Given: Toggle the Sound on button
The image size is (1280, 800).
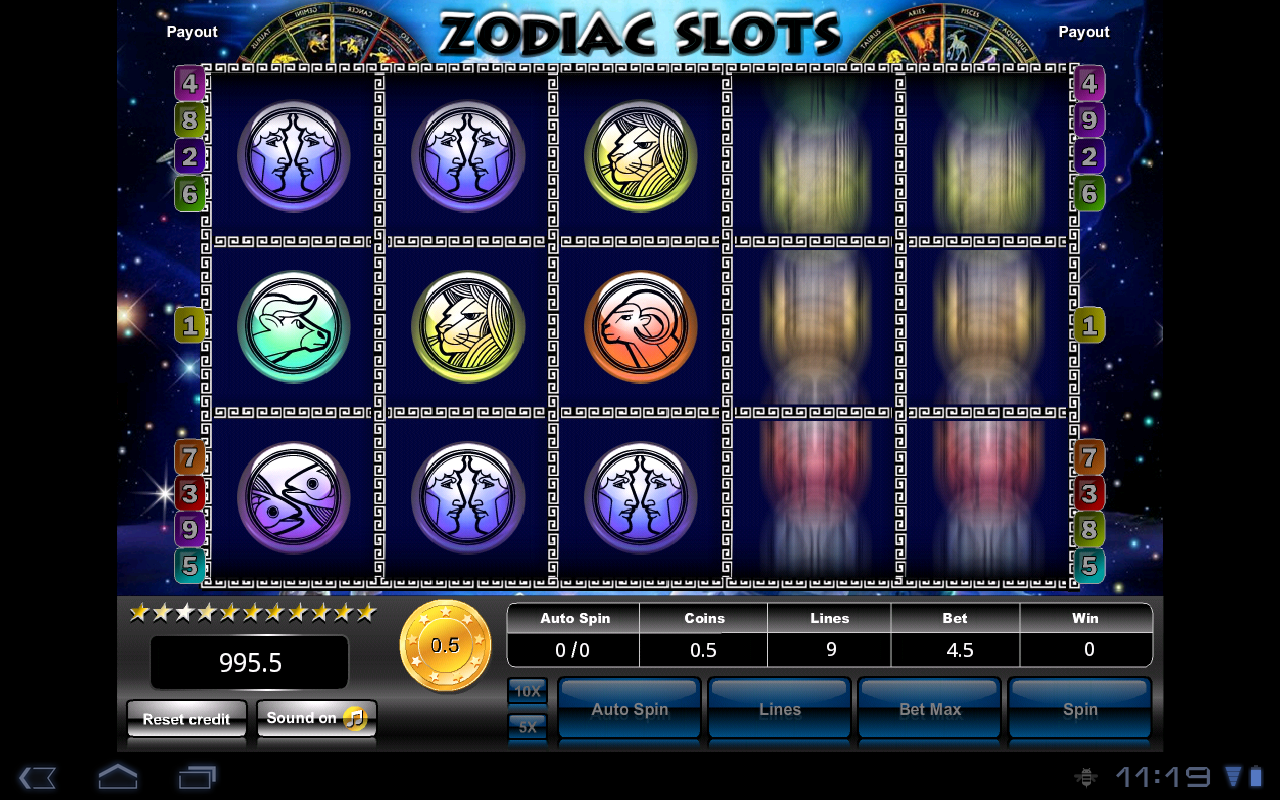Looking at the screenshot, I should 316,717.
